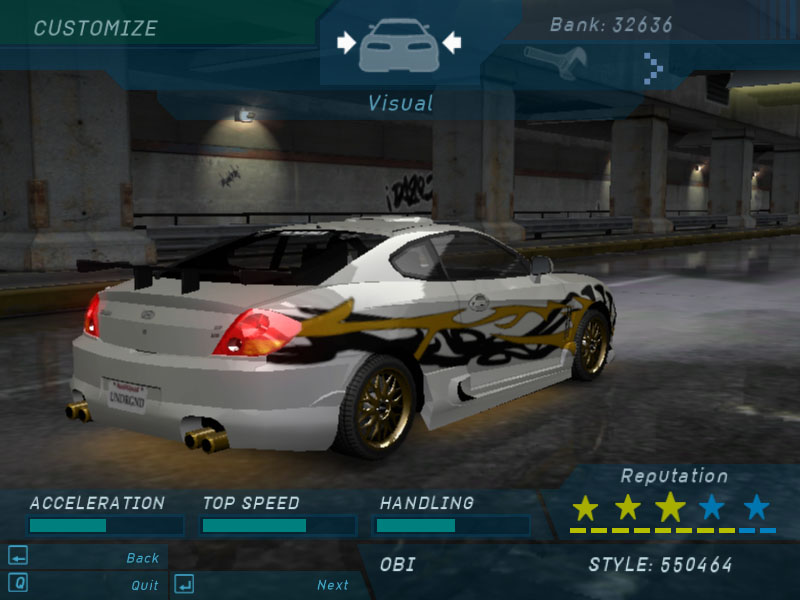800x600 pixels.
Task: Click the right chevron past the wrench
Action: [x=653, y=68]
